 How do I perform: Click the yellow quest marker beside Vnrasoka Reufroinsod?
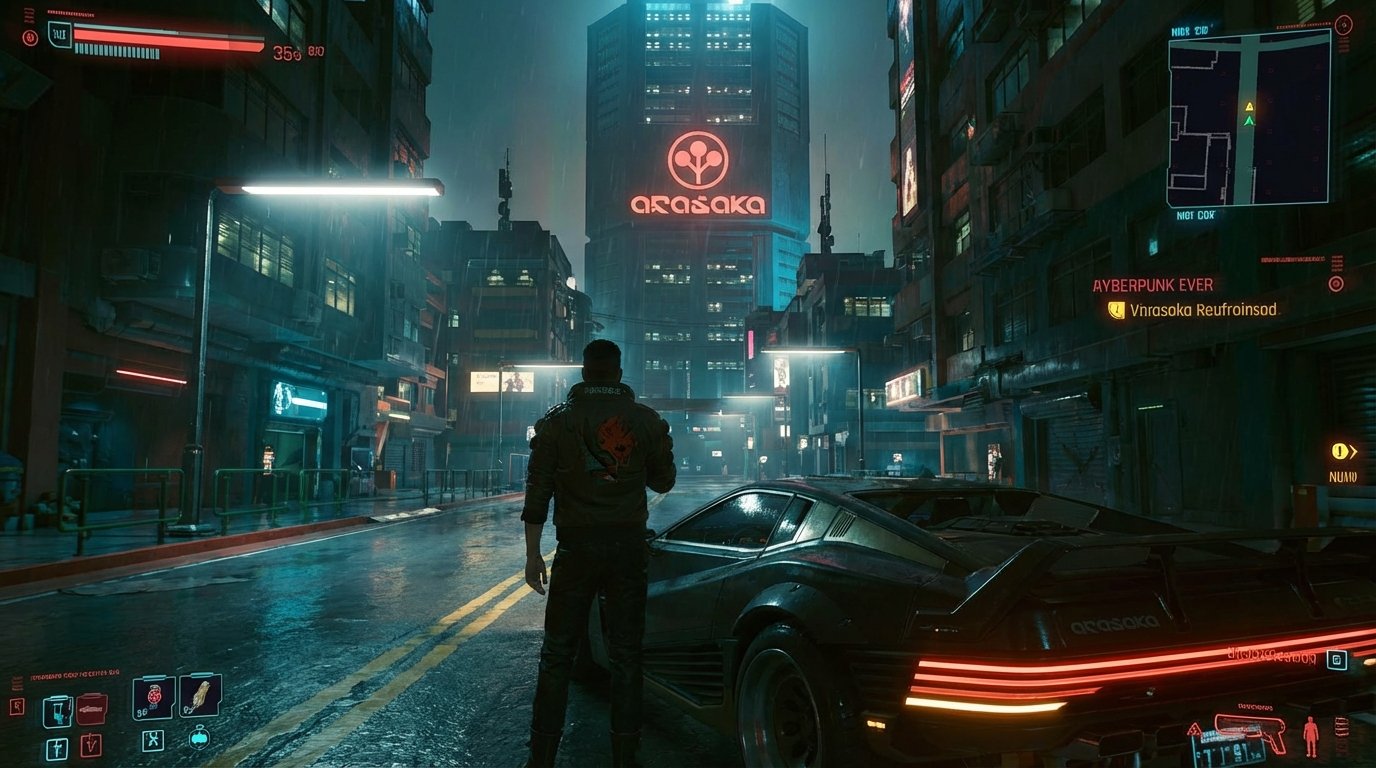click(x=1117, y=311)
